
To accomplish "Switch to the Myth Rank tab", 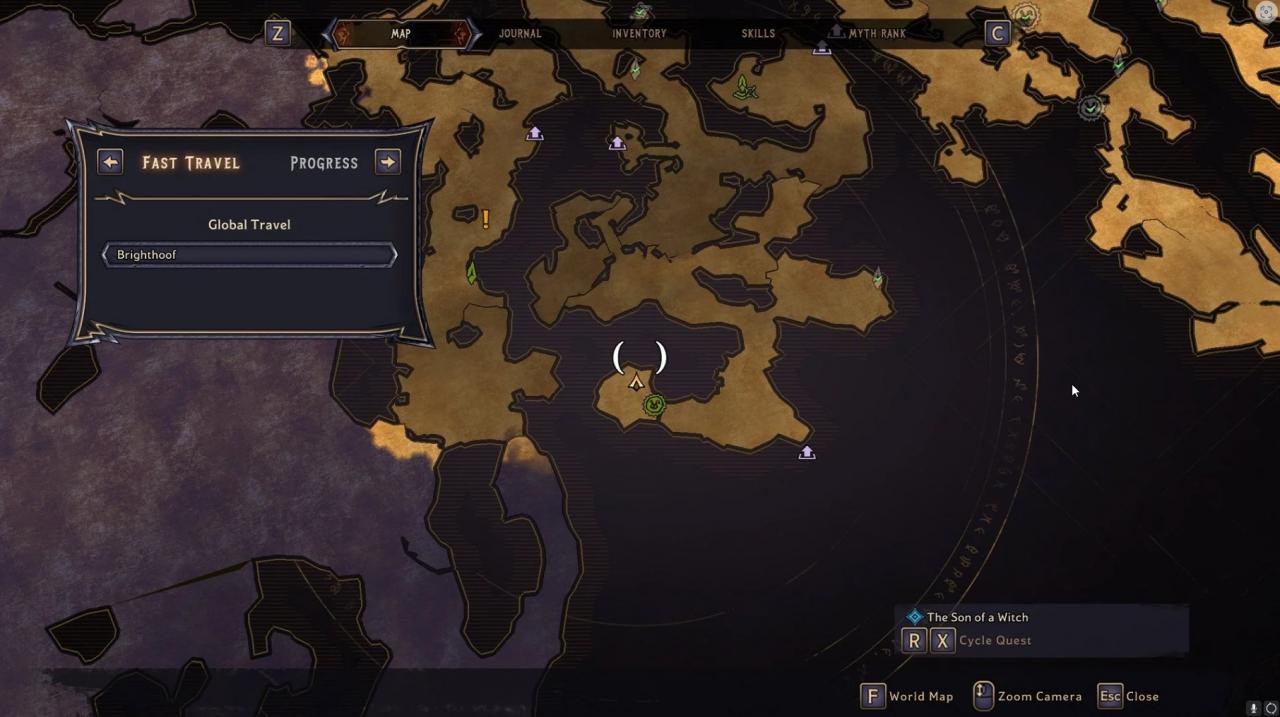I will click(x=876, y=33).
